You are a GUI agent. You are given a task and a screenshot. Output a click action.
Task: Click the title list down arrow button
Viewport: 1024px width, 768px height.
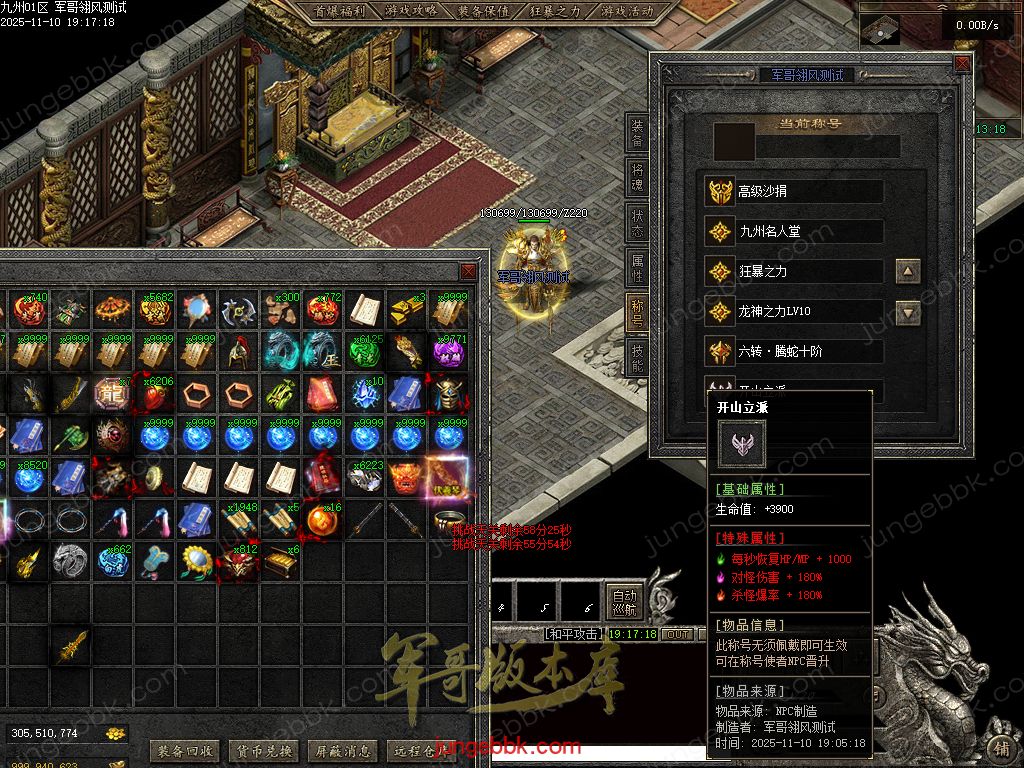(x=907, y=313)
